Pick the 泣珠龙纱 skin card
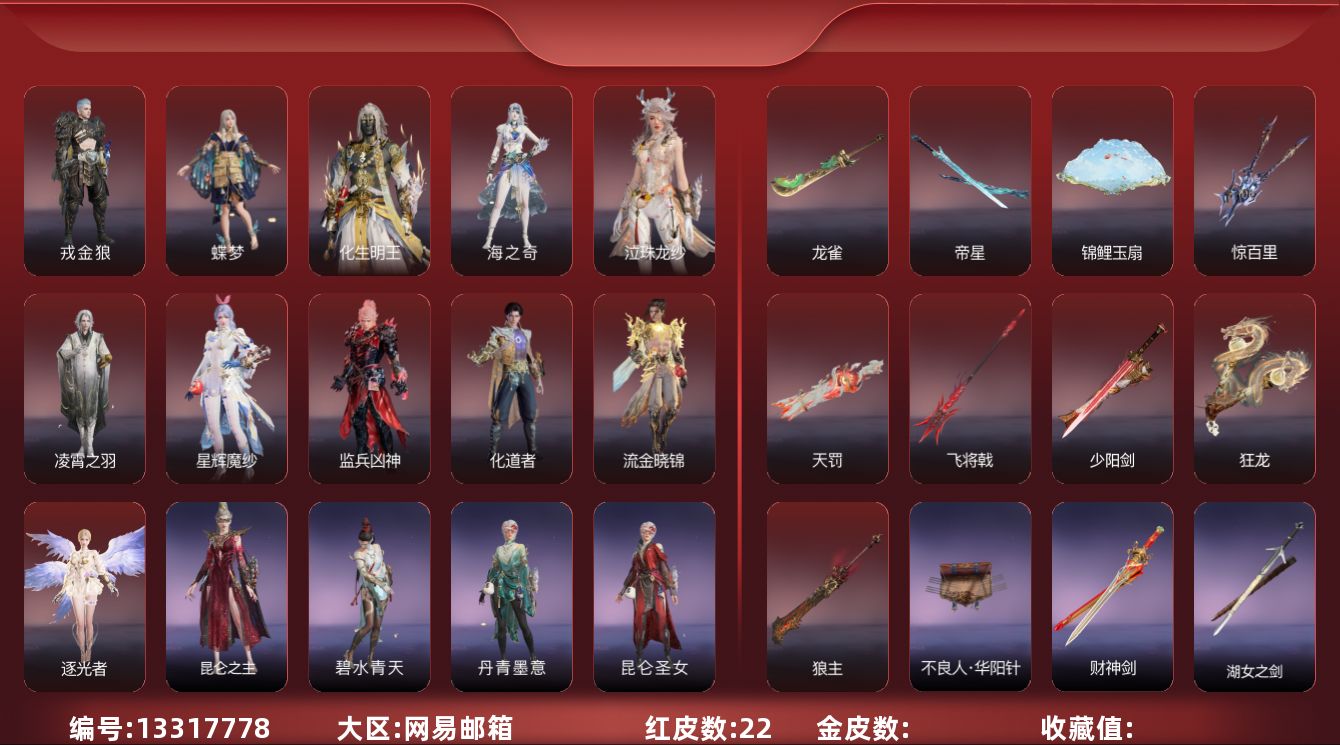1340x745 pixels. pyautogui.click(x=654, y=180)
